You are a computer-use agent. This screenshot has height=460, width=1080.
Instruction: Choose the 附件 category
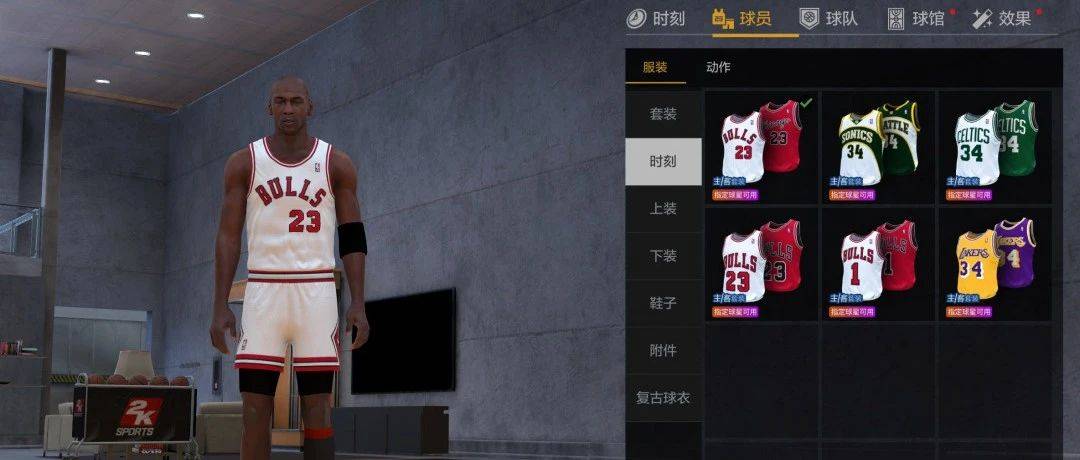(x=663, y=351)
